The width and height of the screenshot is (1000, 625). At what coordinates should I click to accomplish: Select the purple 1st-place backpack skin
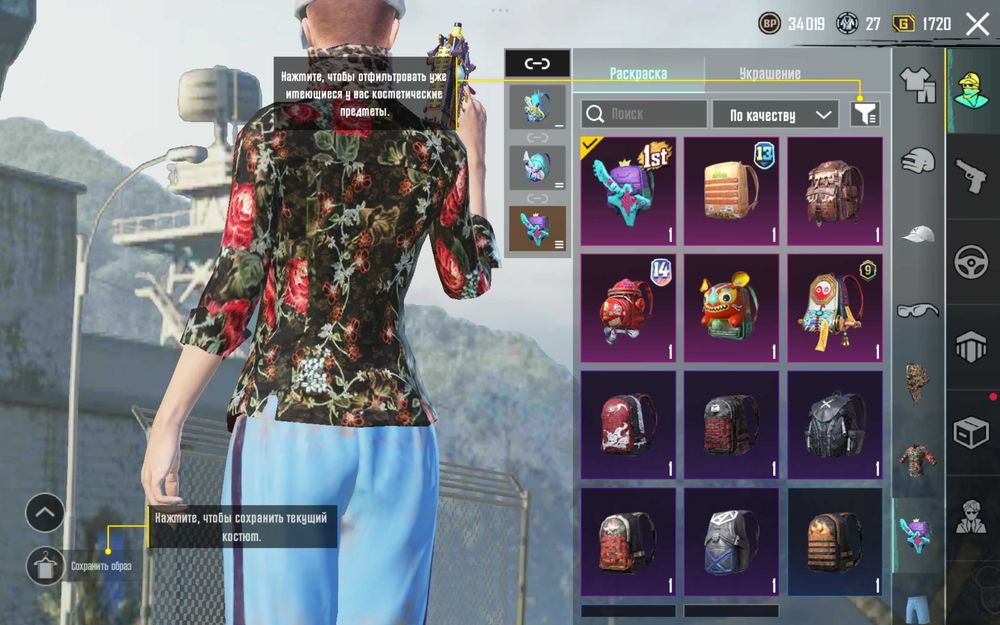(628, 191)
